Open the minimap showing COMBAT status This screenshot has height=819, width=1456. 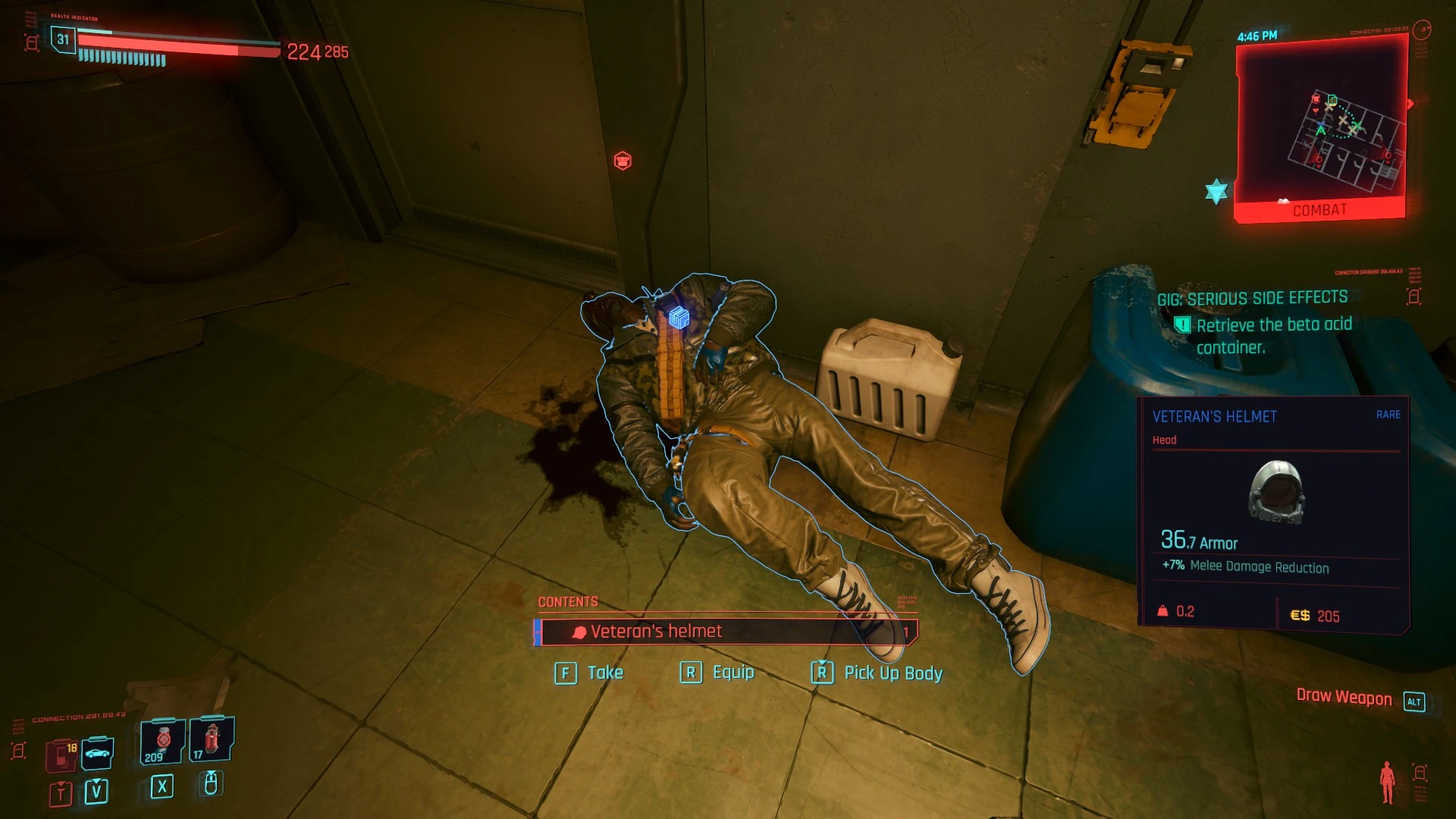[x=1321, y=129]
